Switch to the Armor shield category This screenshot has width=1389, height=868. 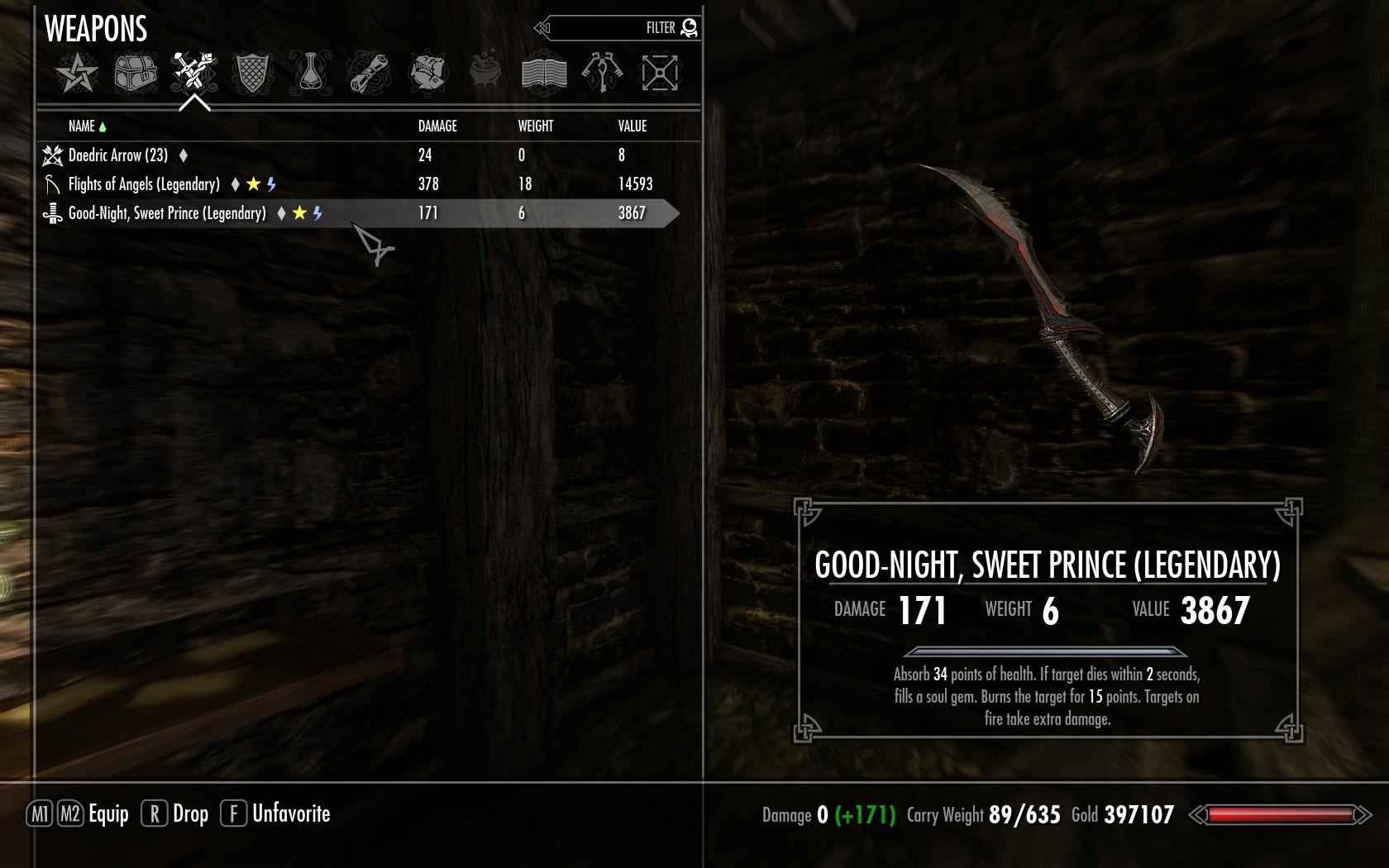click(253, 73)
